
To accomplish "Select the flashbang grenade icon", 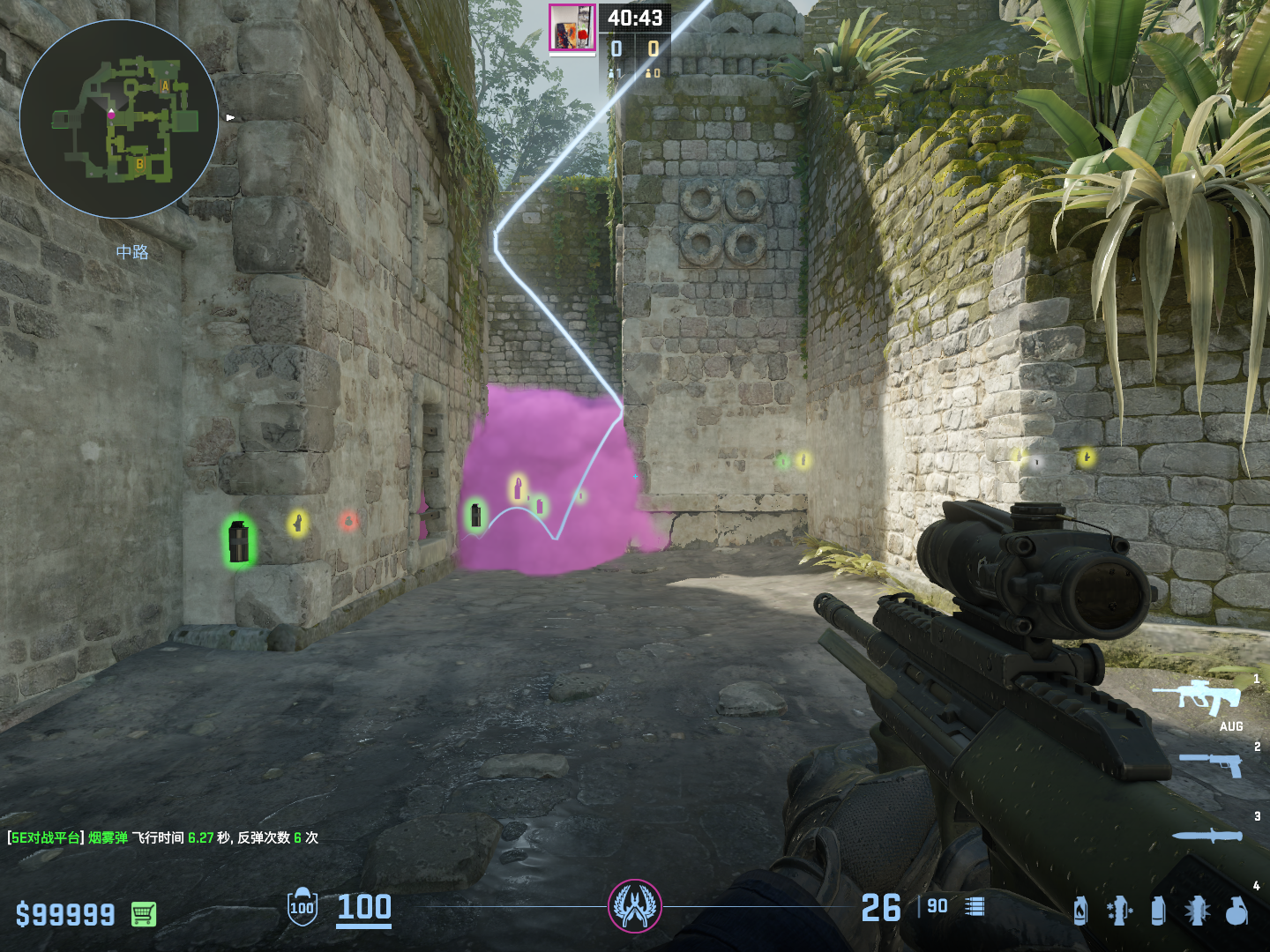I will [x=1197, y=910].
